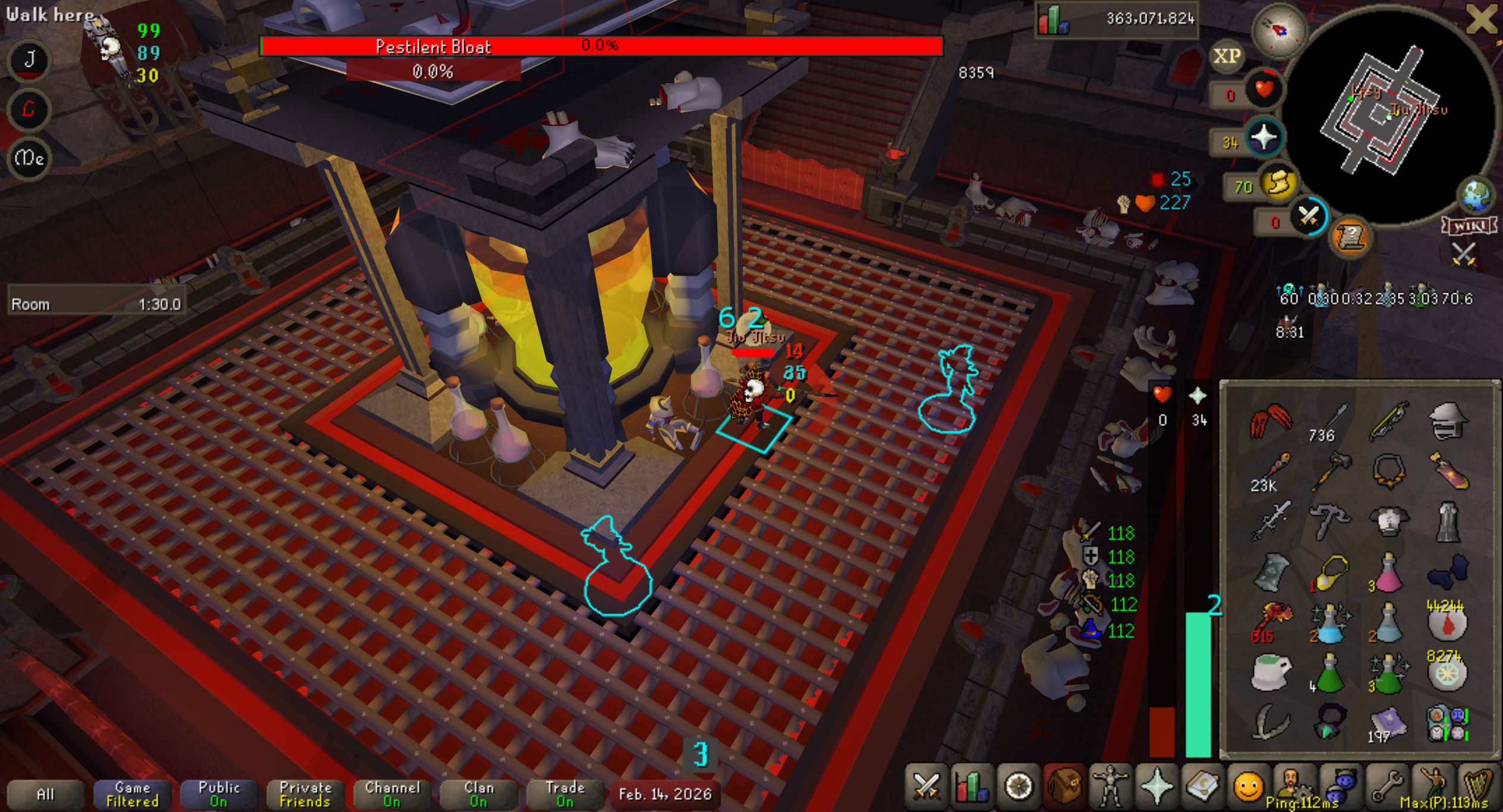Toggle run energy boot orb
Screen dimensions: 1503x812
click(1279, 183)
